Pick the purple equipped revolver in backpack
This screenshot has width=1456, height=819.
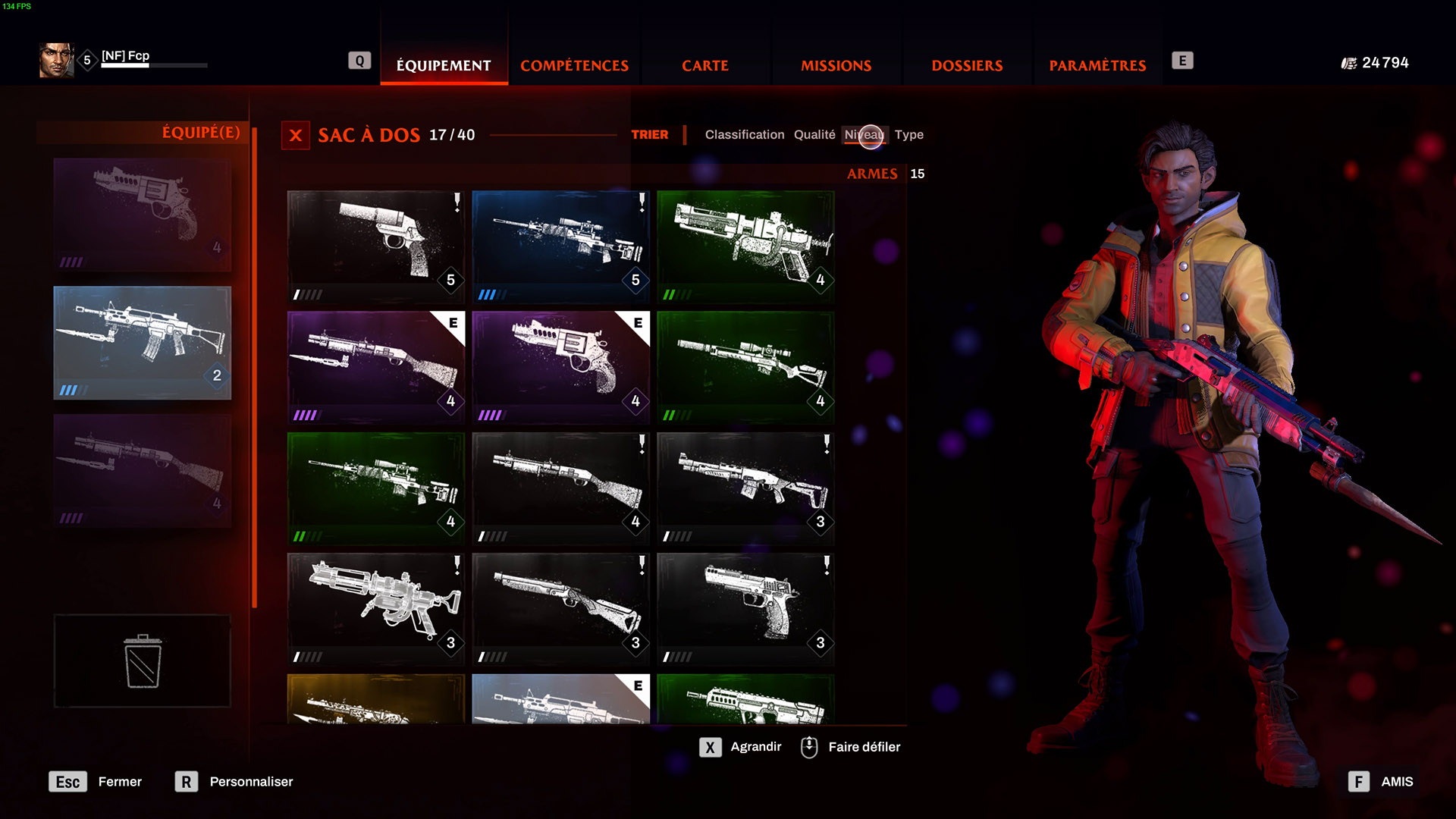click(x=560, y=367)
